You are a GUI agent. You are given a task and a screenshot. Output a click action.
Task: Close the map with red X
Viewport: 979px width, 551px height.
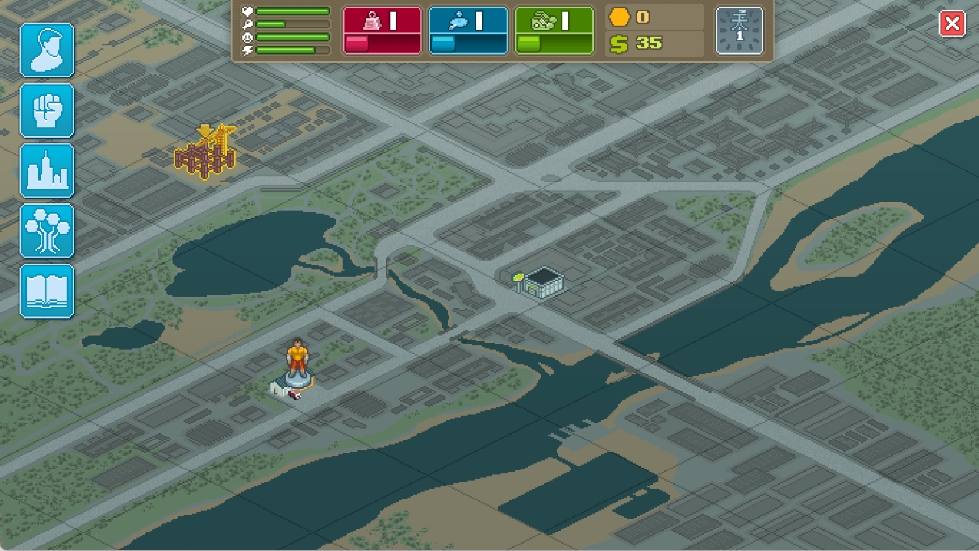(952, 25)
